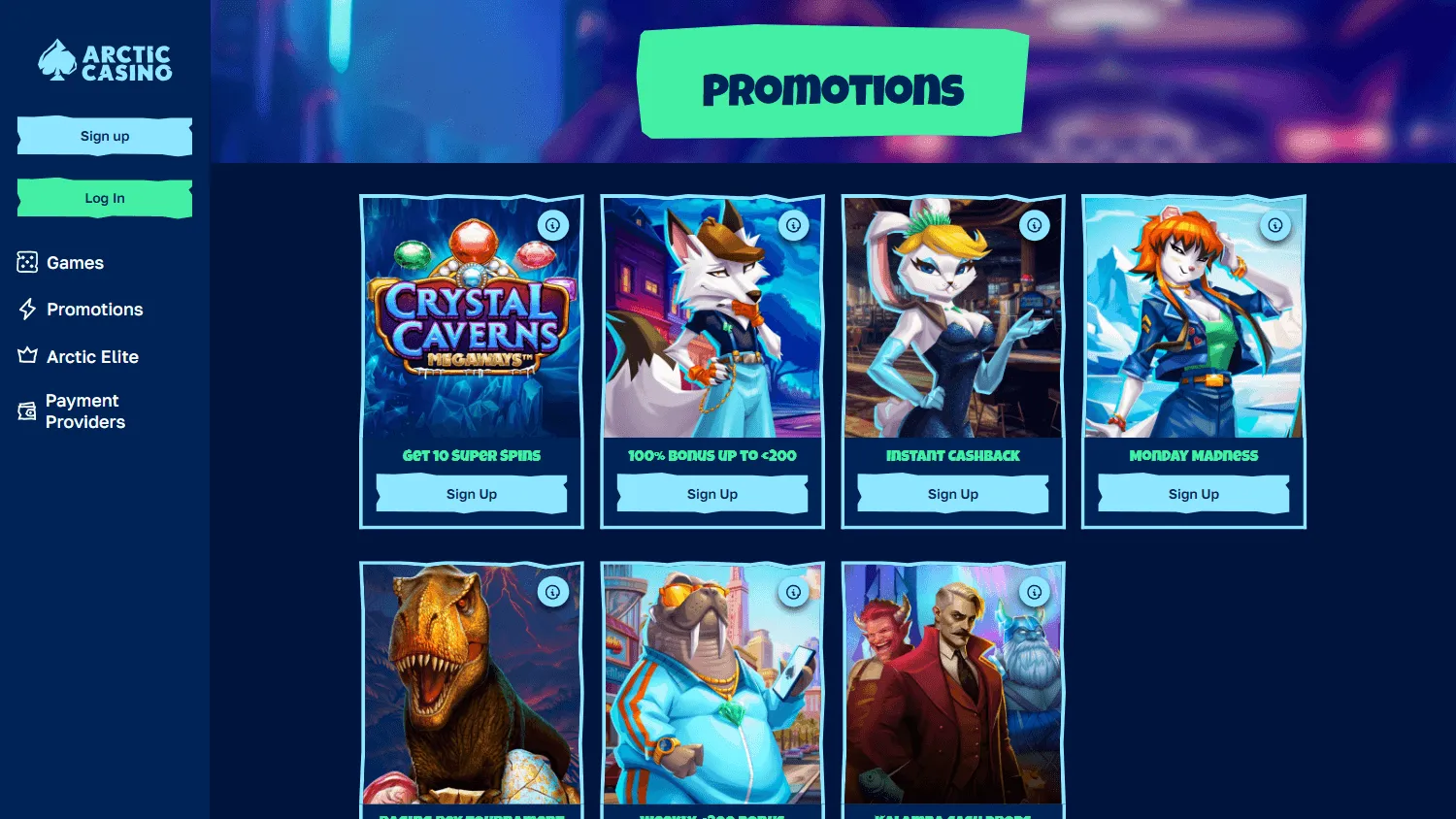Screen dimensions: 1456x819
Task: Open the Games section from the sidebar
Action: 73,262
